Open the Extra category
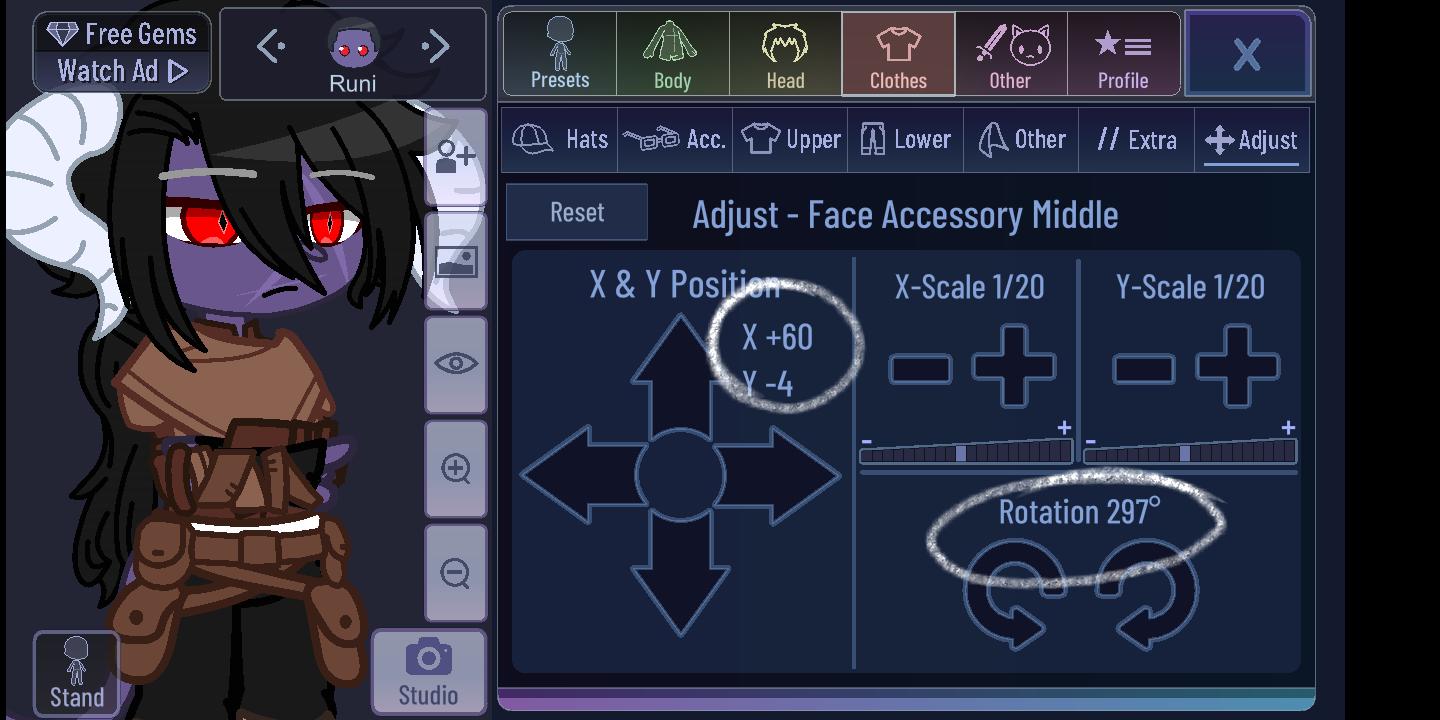 tap(1136, 140)
